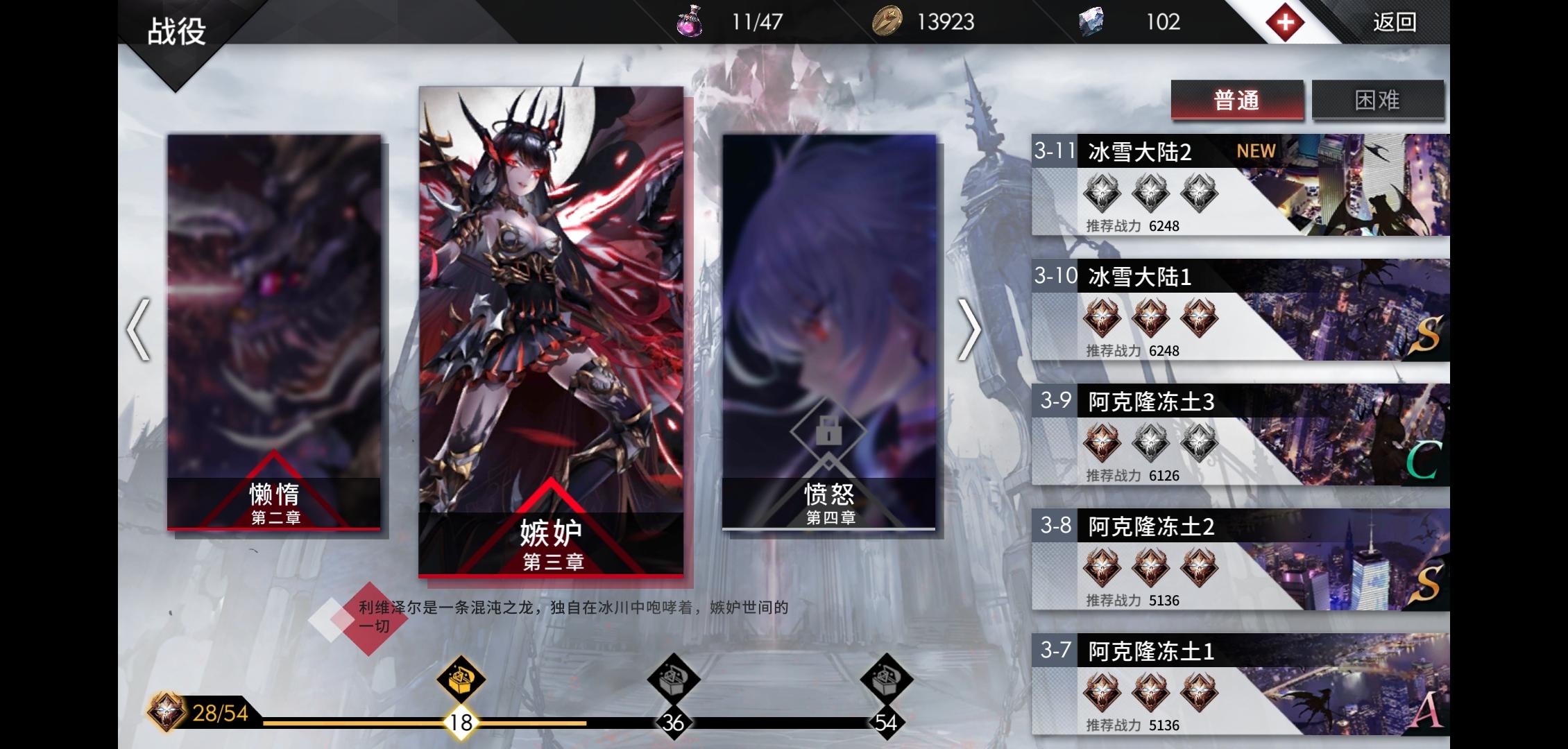Screen dimensions: 1568x749
Task: Open stage 3-7 阿克隆冻土1
Action: 1249,687
